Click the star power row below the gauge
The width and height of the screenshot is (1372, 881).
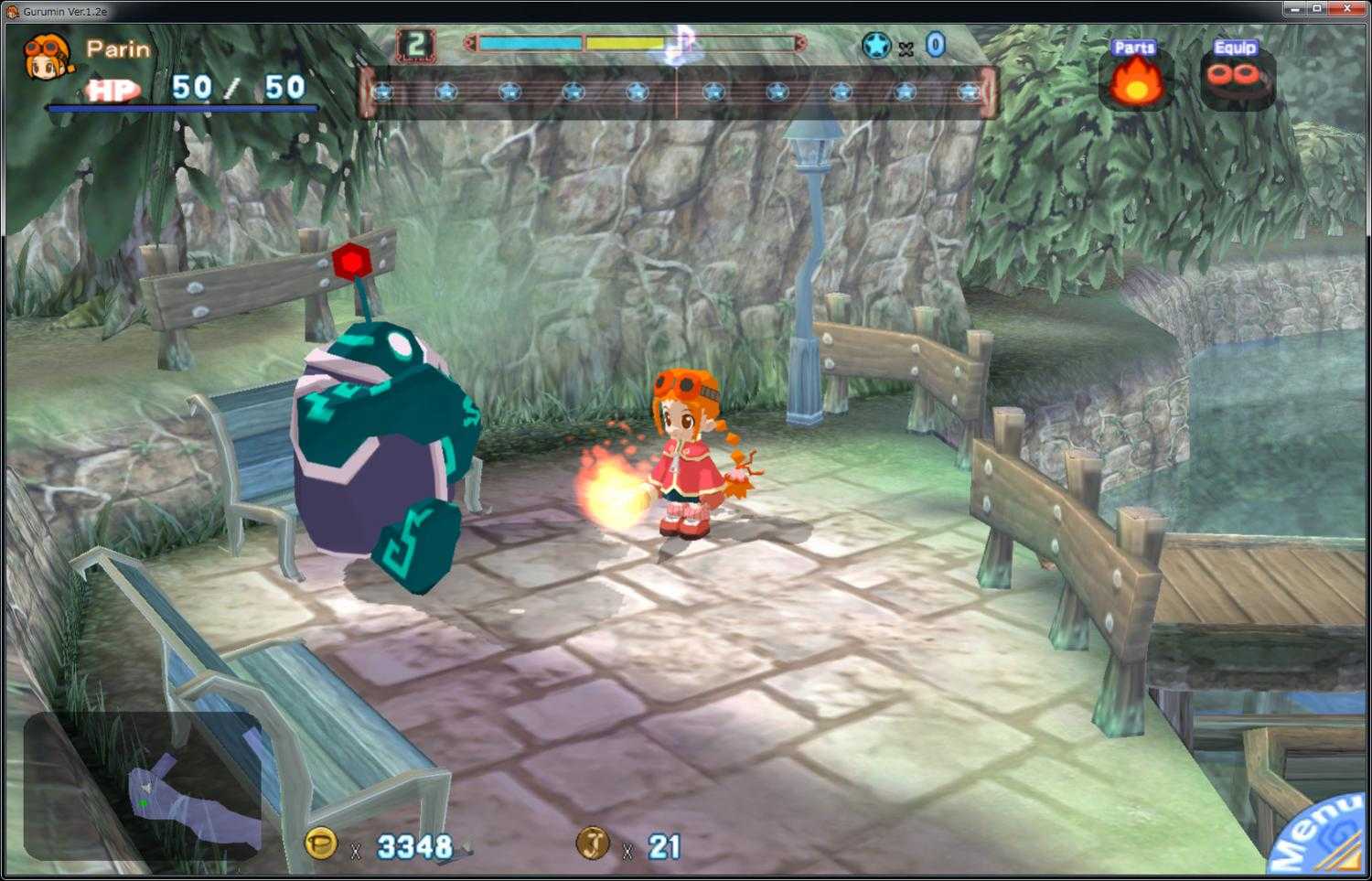tap(681, 91)
